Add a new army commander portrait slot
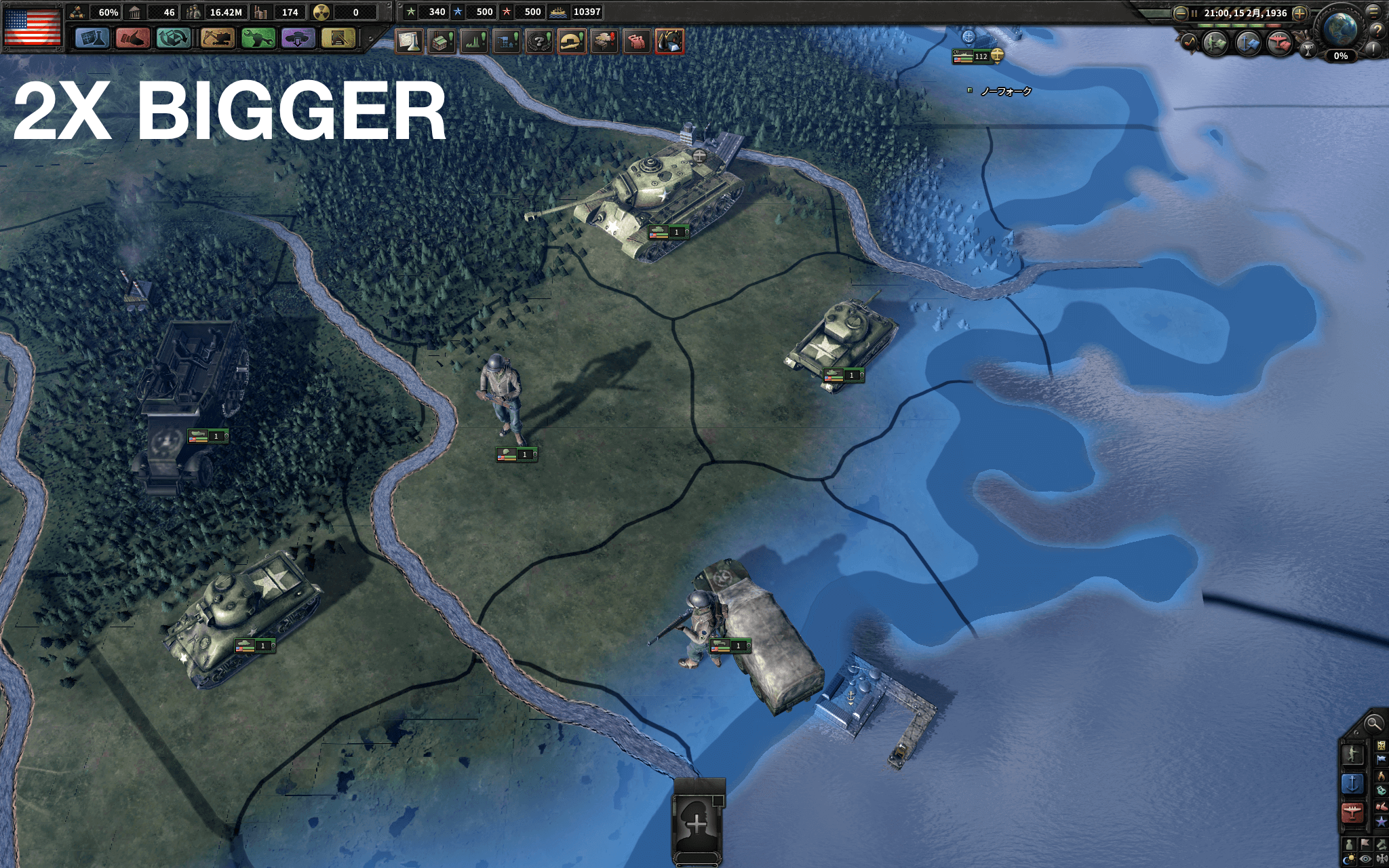This screenshot has width=1389, height=868. tap(697, 823)
